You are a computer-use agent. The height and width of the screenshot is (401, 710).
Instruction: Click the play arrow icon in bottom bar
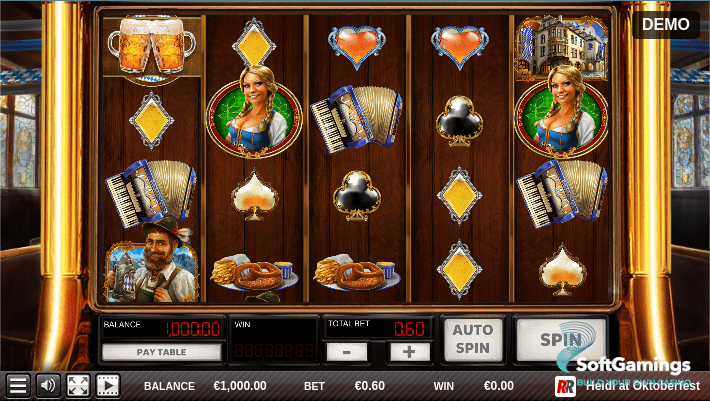[107, 385]
